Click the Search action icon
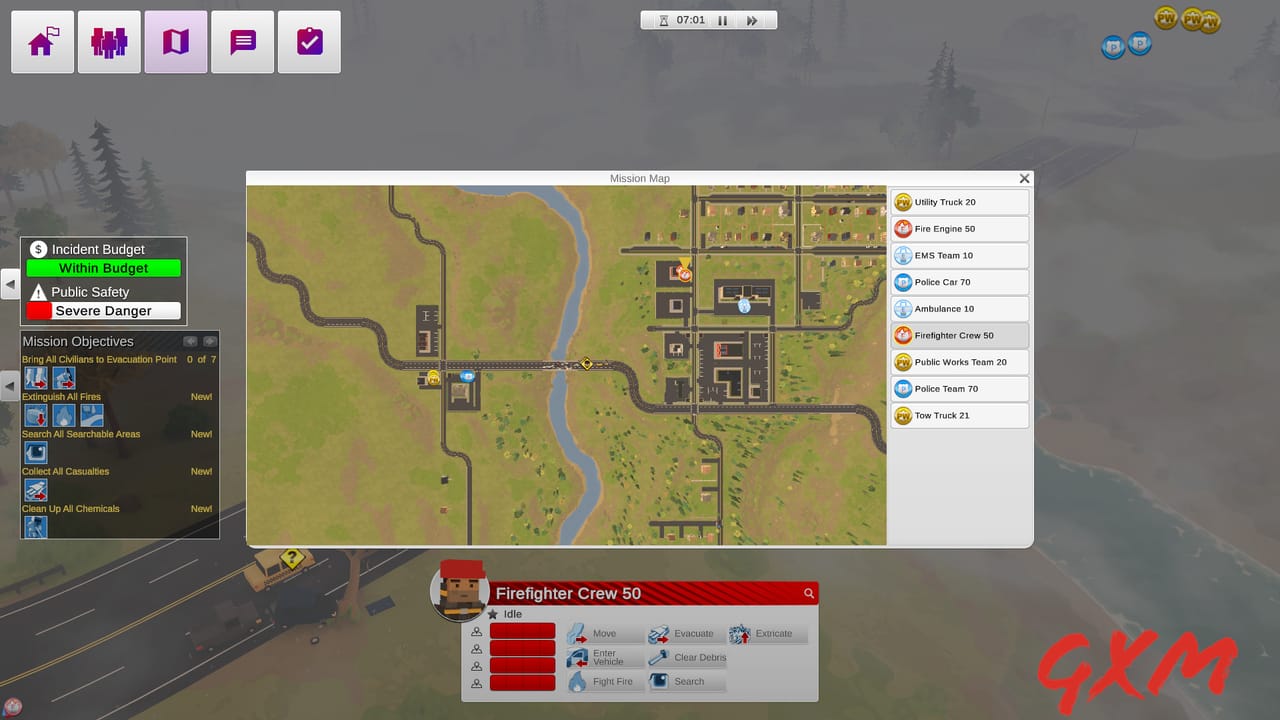This screenshot has width=1280, height=720. [x=660, y=681]
